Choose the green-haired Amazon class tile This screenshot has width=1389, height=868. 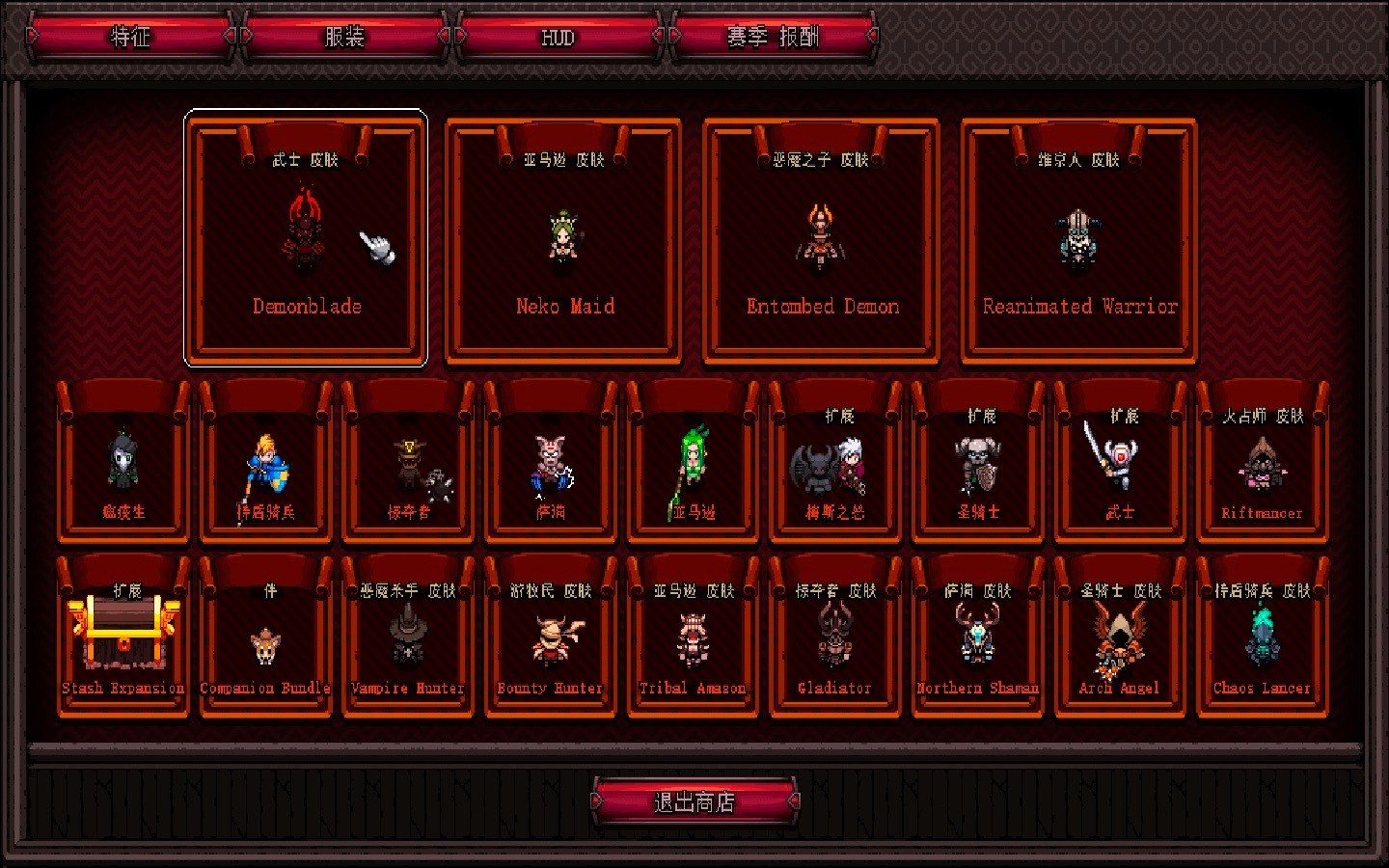[693, 464]
